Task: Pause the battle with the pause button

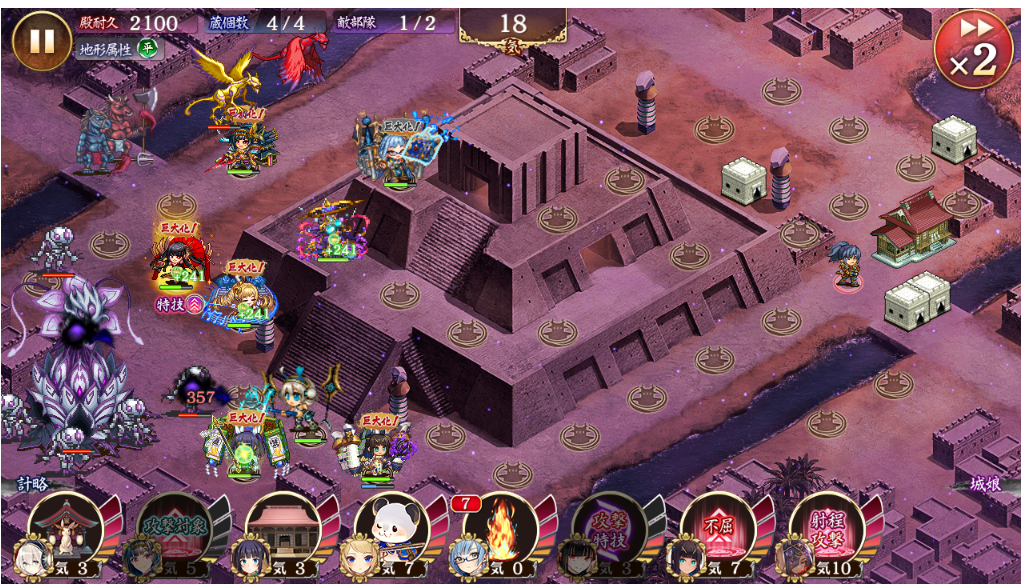Action: [42, 40]
